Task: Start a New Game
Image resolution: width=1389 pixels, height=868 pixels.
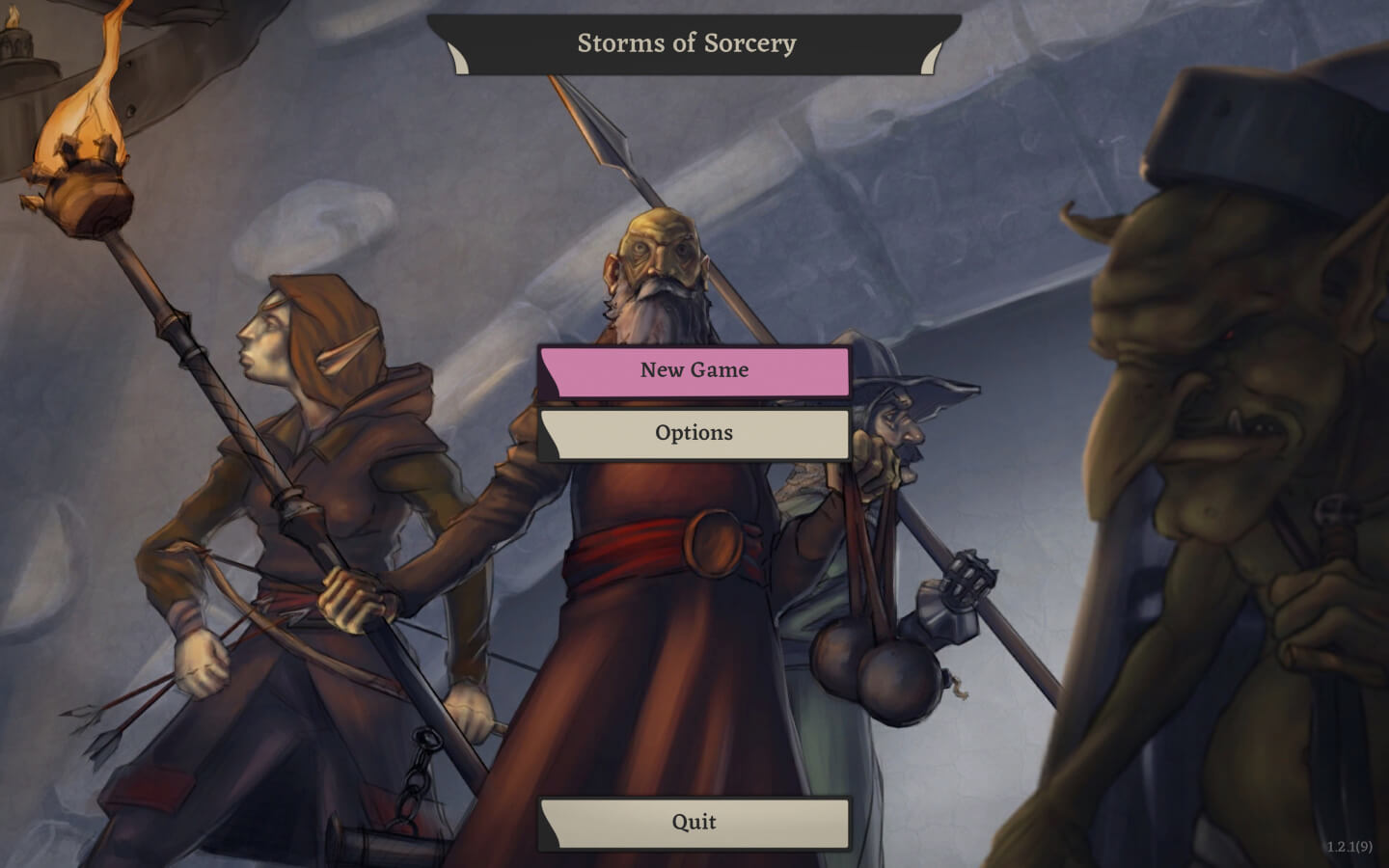Action: click(694, 370)
